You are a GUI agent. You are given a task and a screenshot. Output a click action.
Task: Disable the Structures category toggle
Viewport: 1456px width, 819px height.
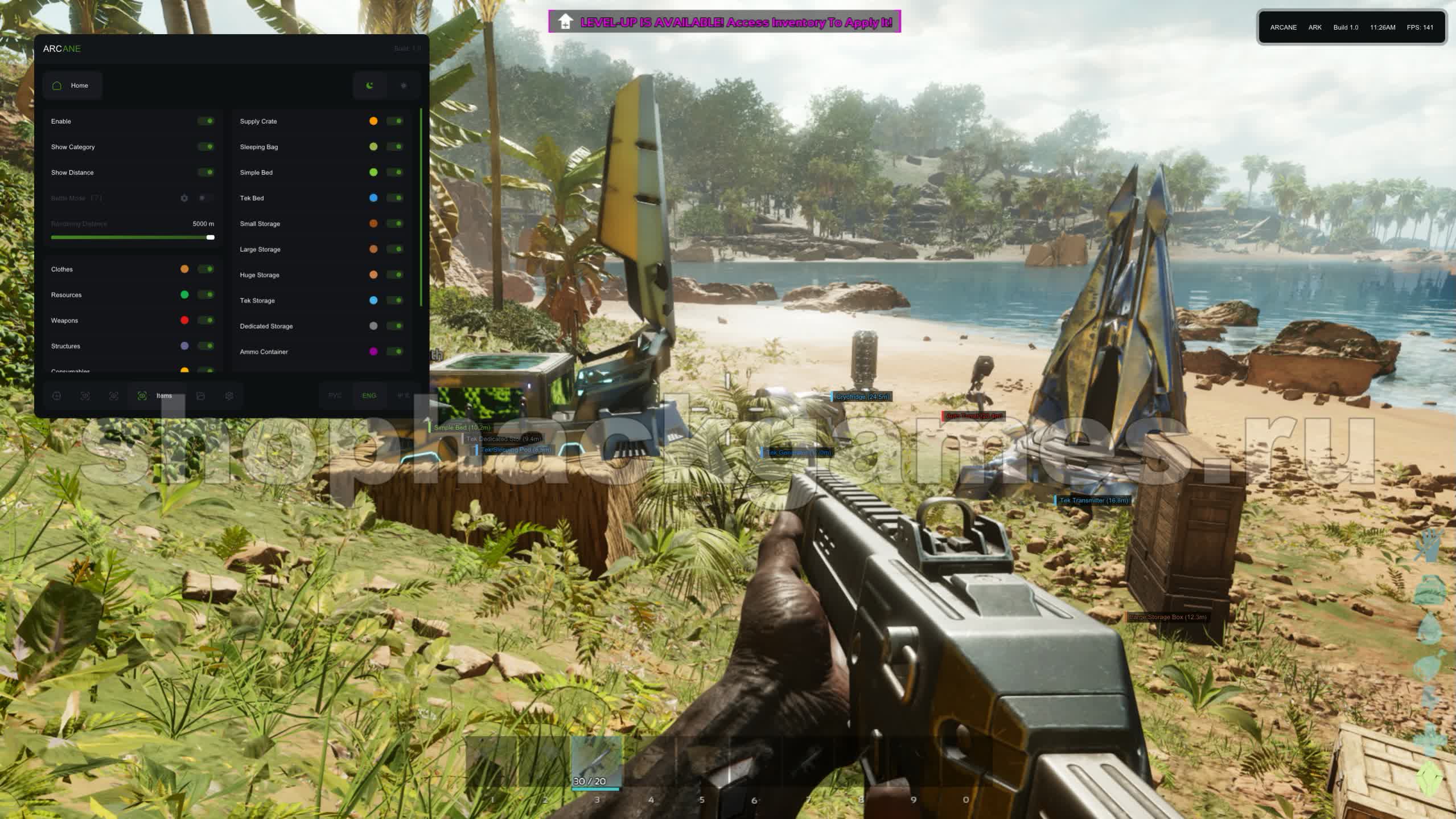(x=206, y=346)
